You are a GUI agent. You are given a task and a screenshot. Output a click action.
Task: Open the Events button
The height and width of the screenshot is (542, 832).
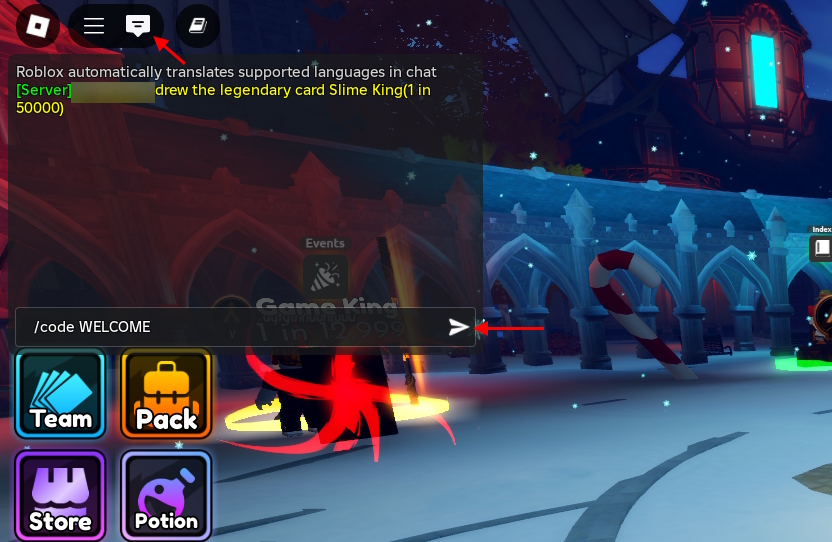(x=325, y=272)
